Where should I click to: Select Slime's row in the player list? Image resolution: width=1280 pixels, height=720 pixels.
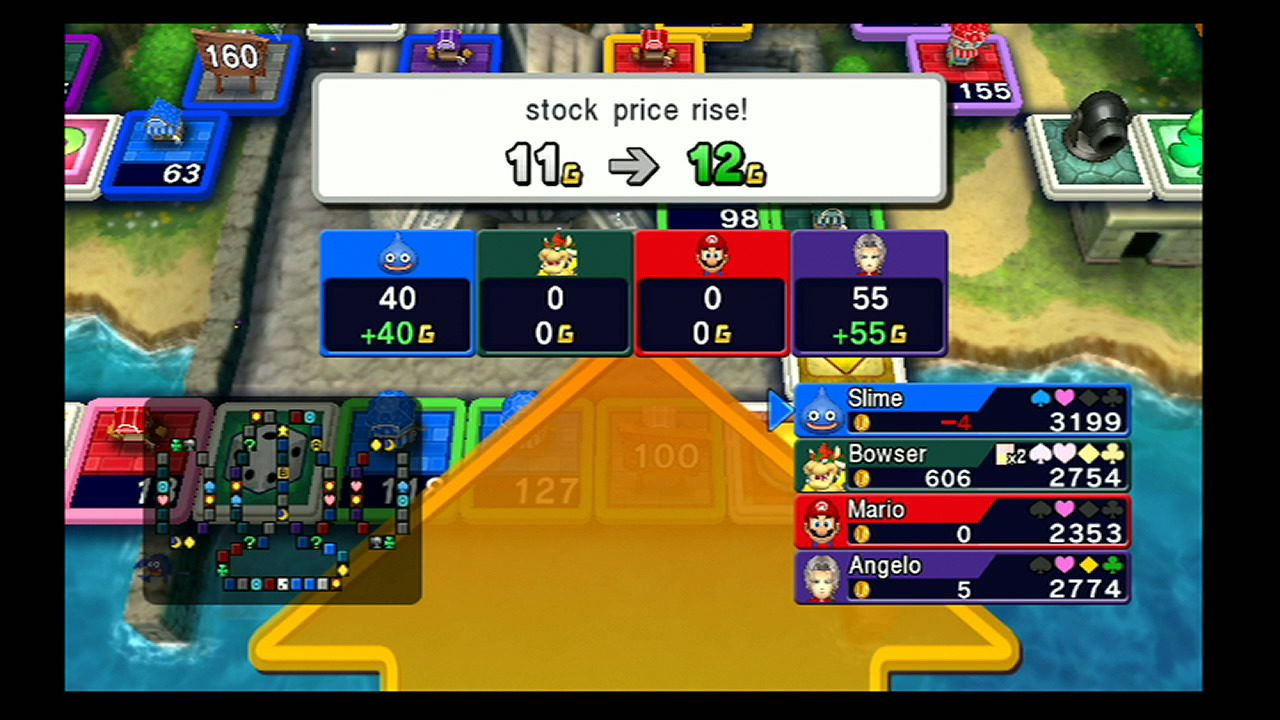click(x=962, y=411)
